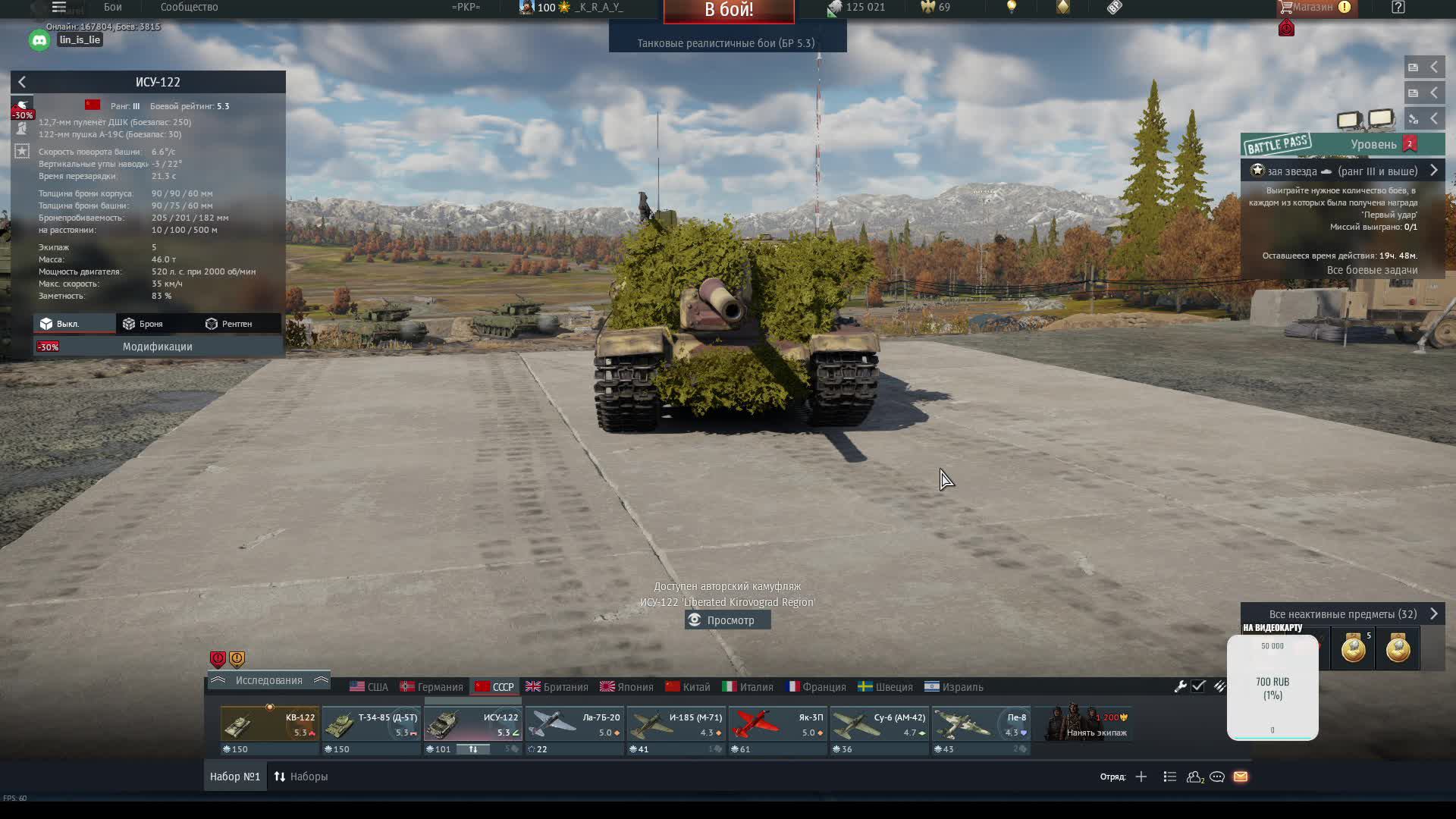Click the research progress bar under ИСУ-122

[x=474, y=748]
